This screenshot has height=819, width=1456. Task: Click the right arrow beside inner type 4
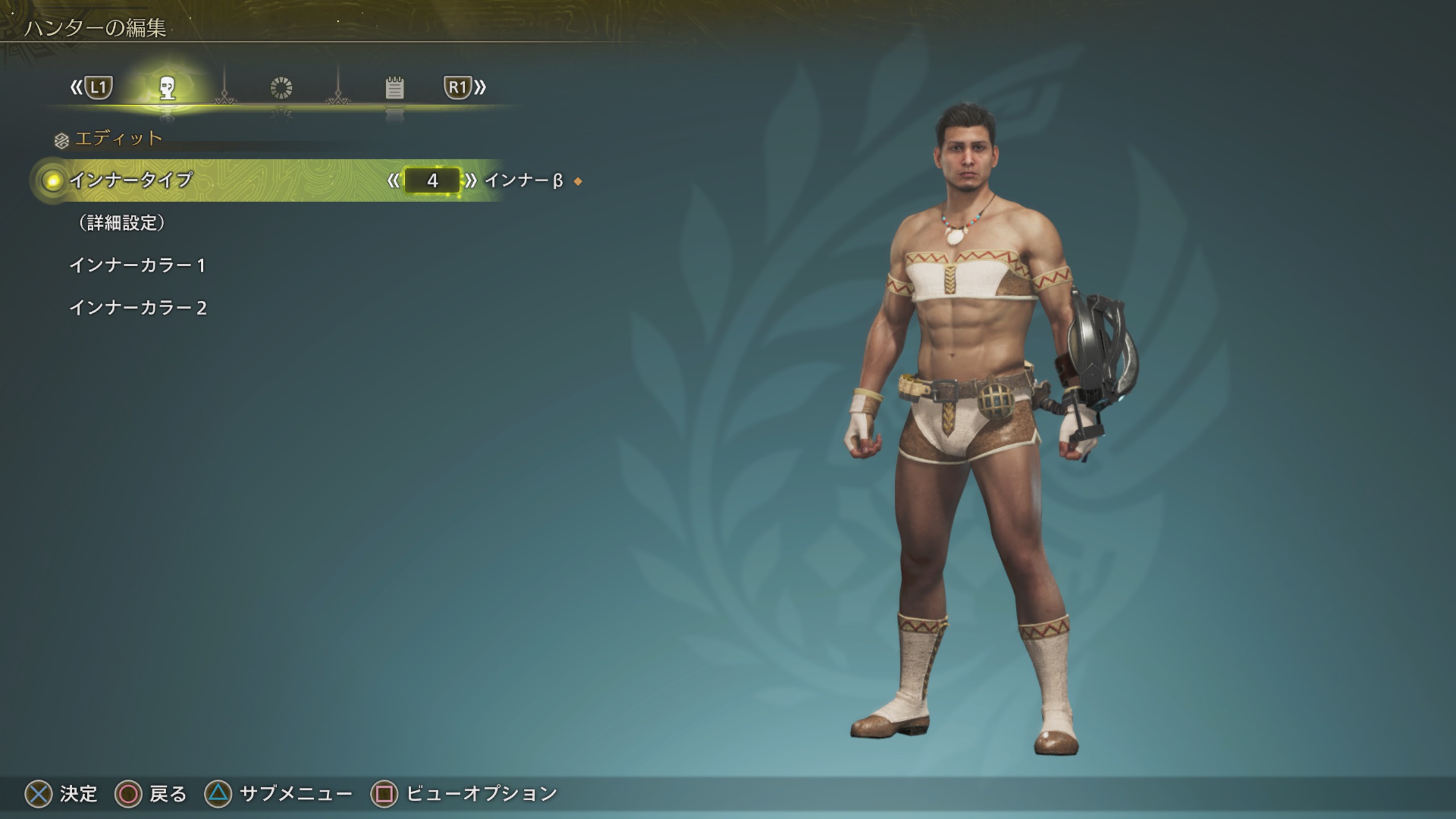click(x=471, y=181)
